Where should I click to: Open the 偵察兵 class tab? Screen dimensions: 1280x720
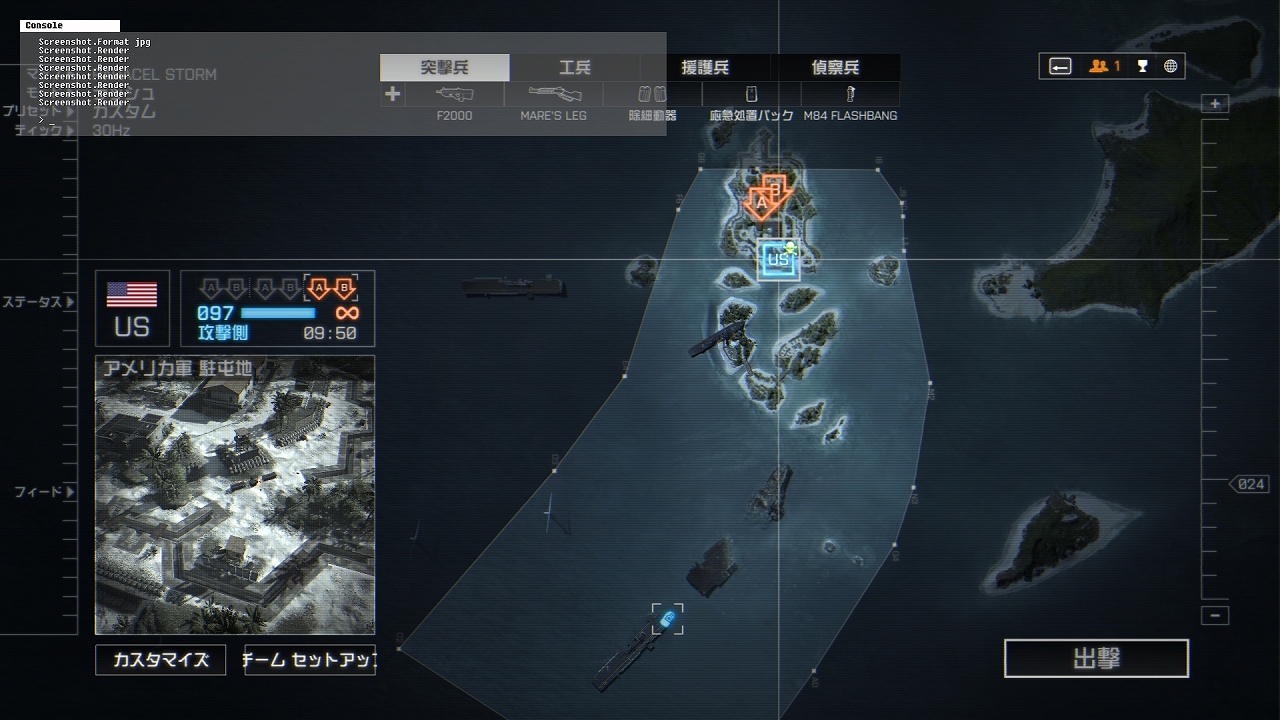[835, 68]
